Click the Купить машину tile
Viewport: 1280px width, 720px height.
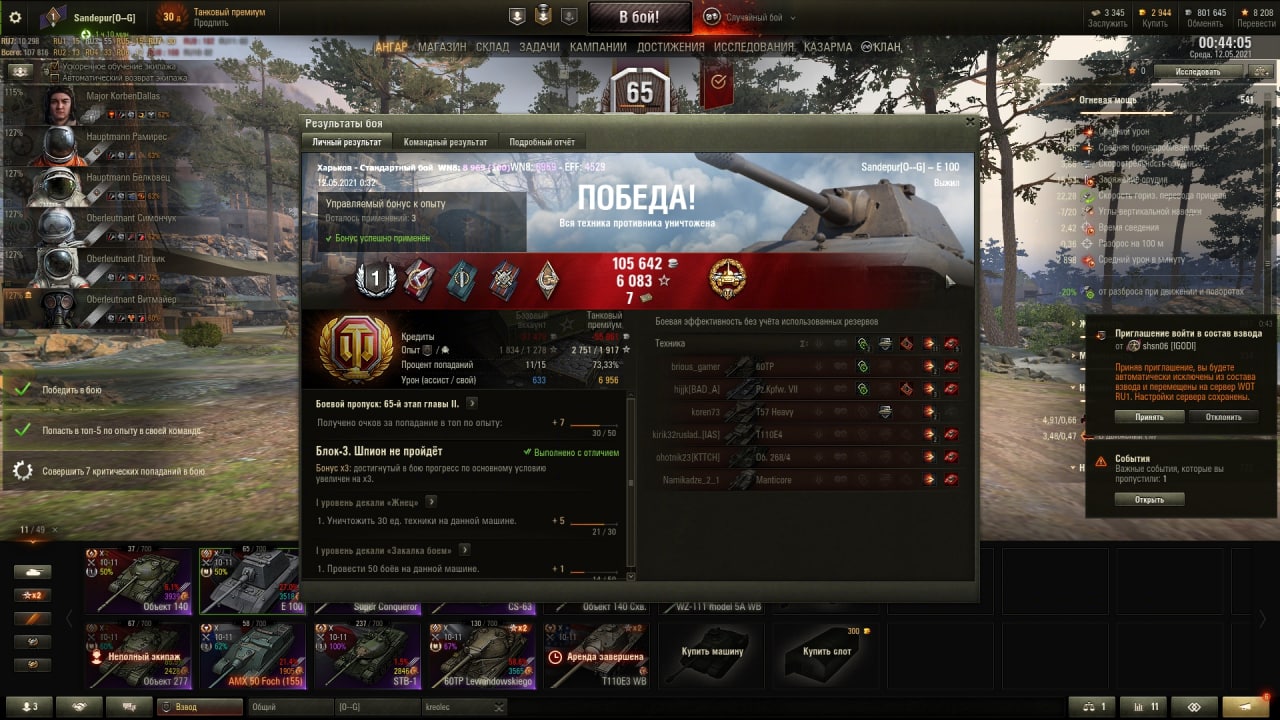pos(712,656)
